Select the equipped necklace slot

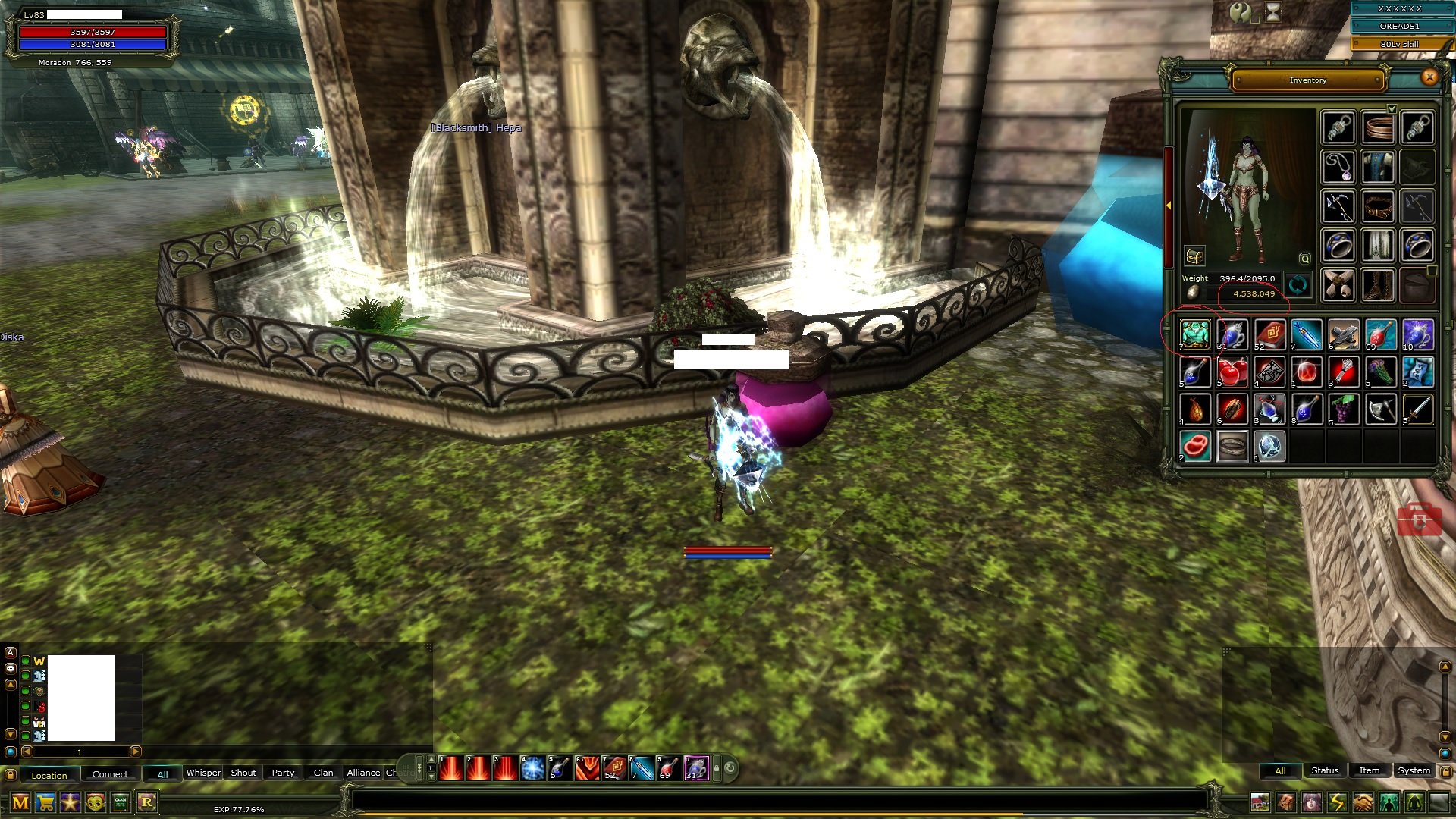[1338, 166]
